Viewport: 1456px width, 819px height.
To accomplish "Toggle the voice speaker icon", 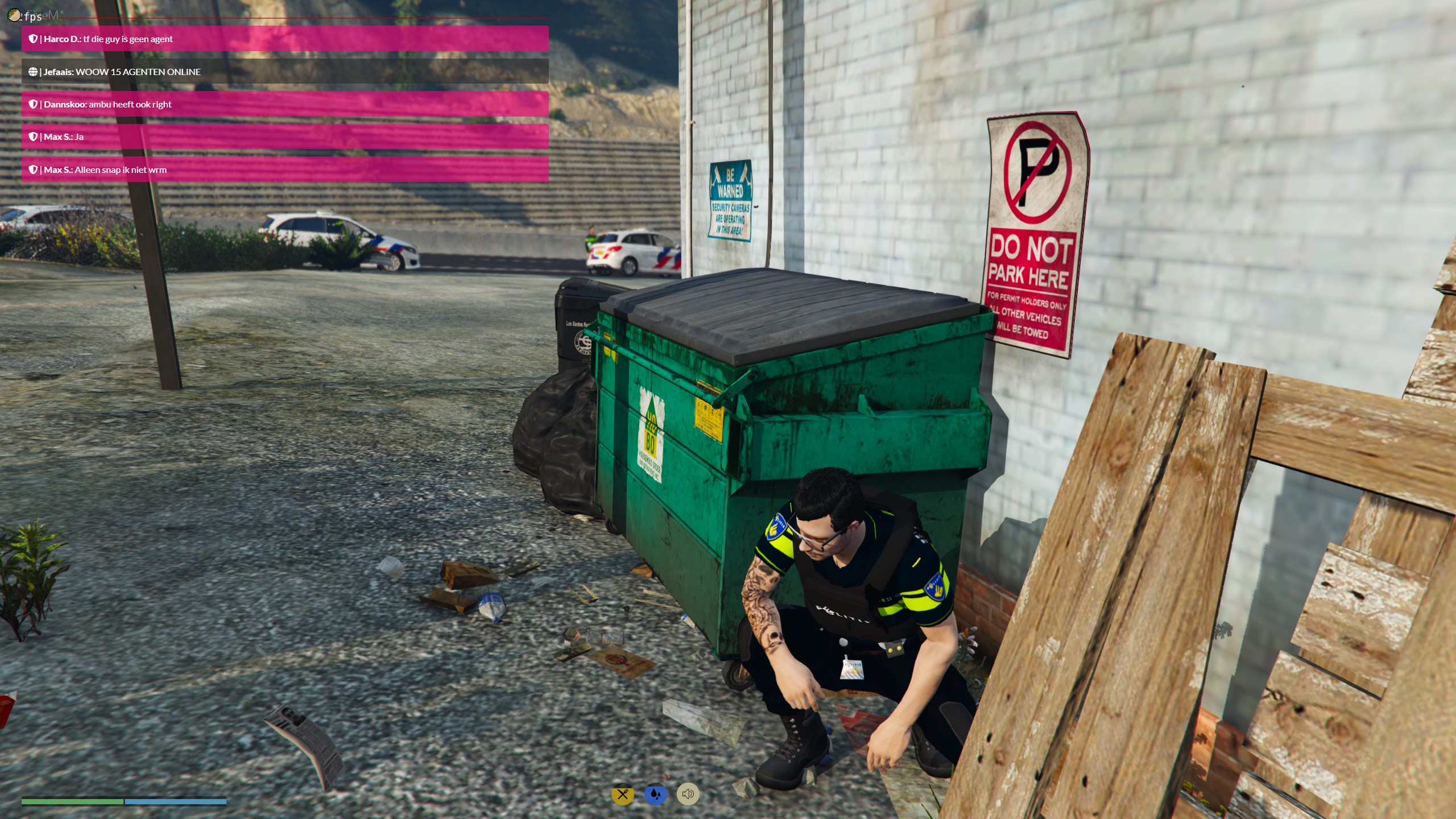I will coord(688,794).
